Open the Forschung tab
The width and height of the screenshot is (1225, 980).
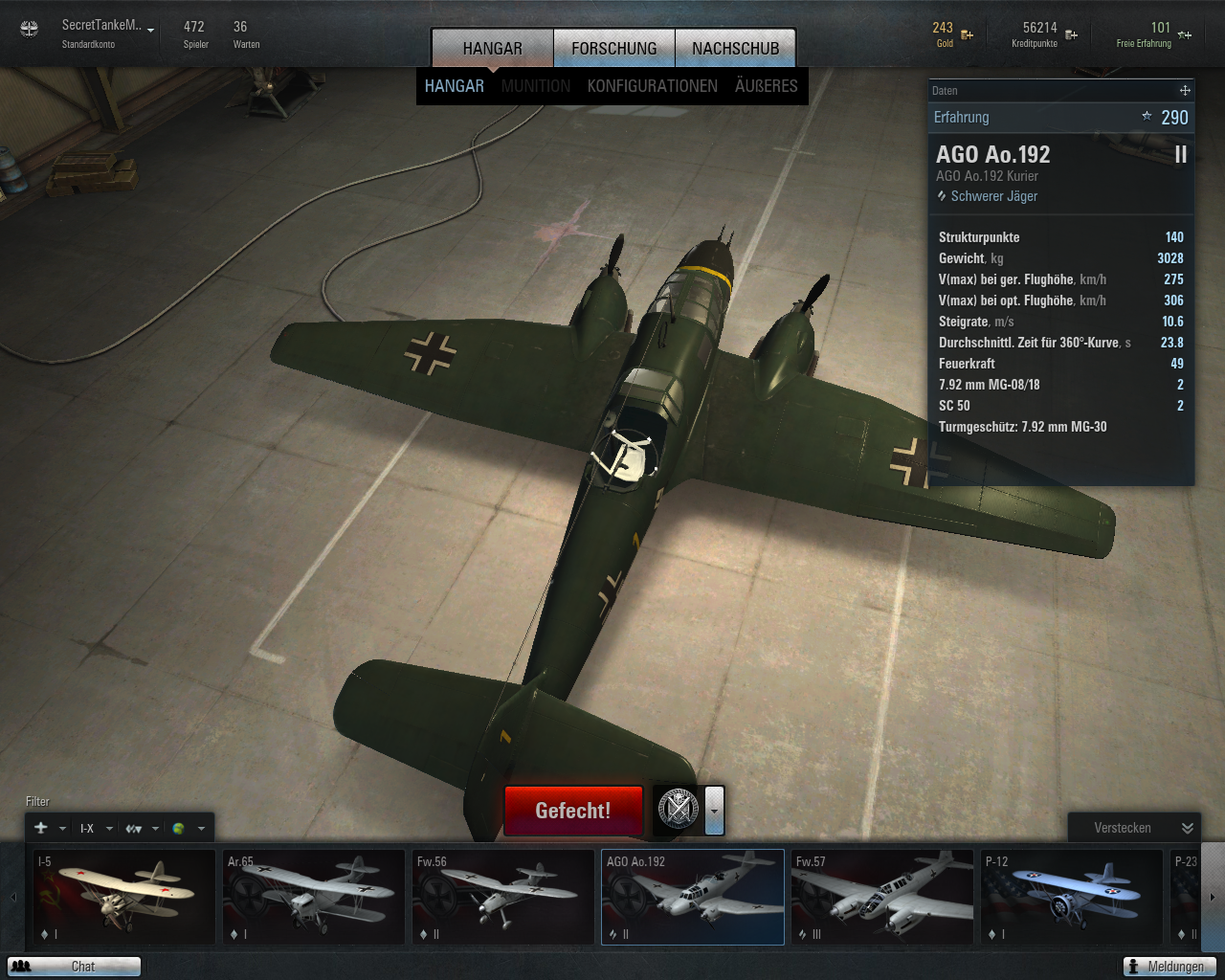[613, 48]
